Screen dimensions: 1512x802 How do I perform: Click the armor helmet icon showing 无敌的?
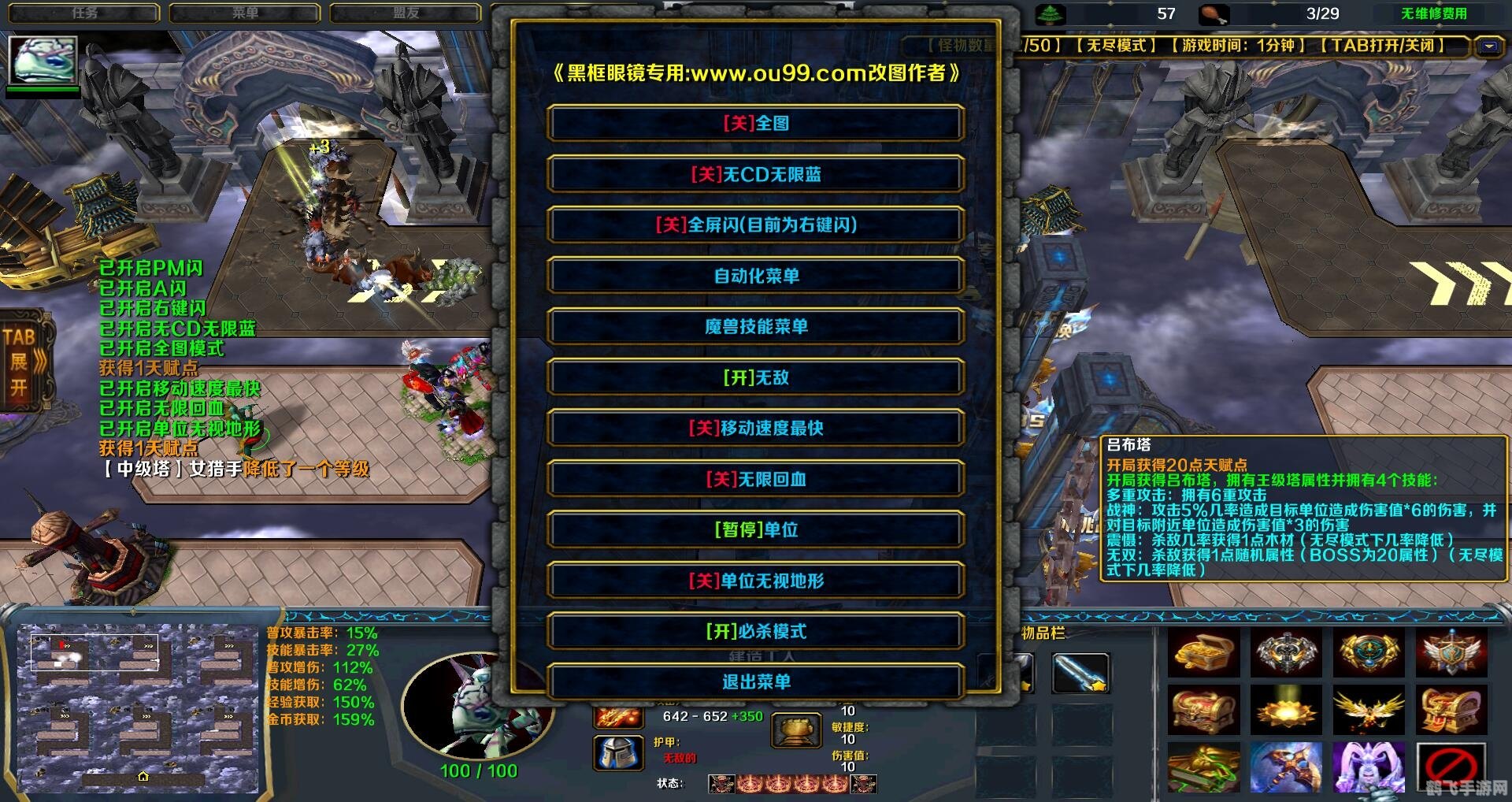(x=618, y=752)
